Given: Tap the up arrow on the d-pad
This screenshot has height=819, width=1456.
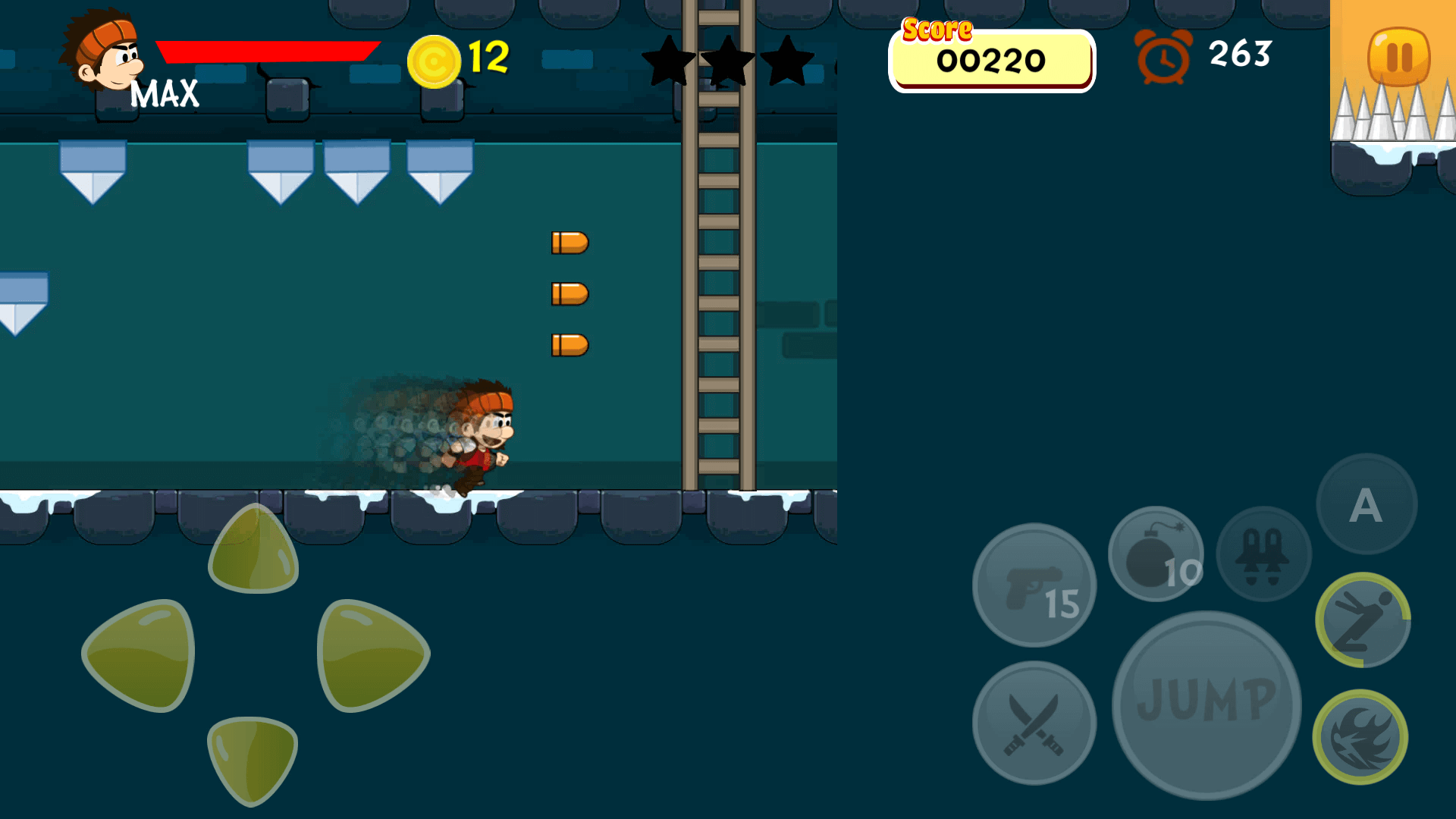Looking at the screenshot, I should (253, 551).
